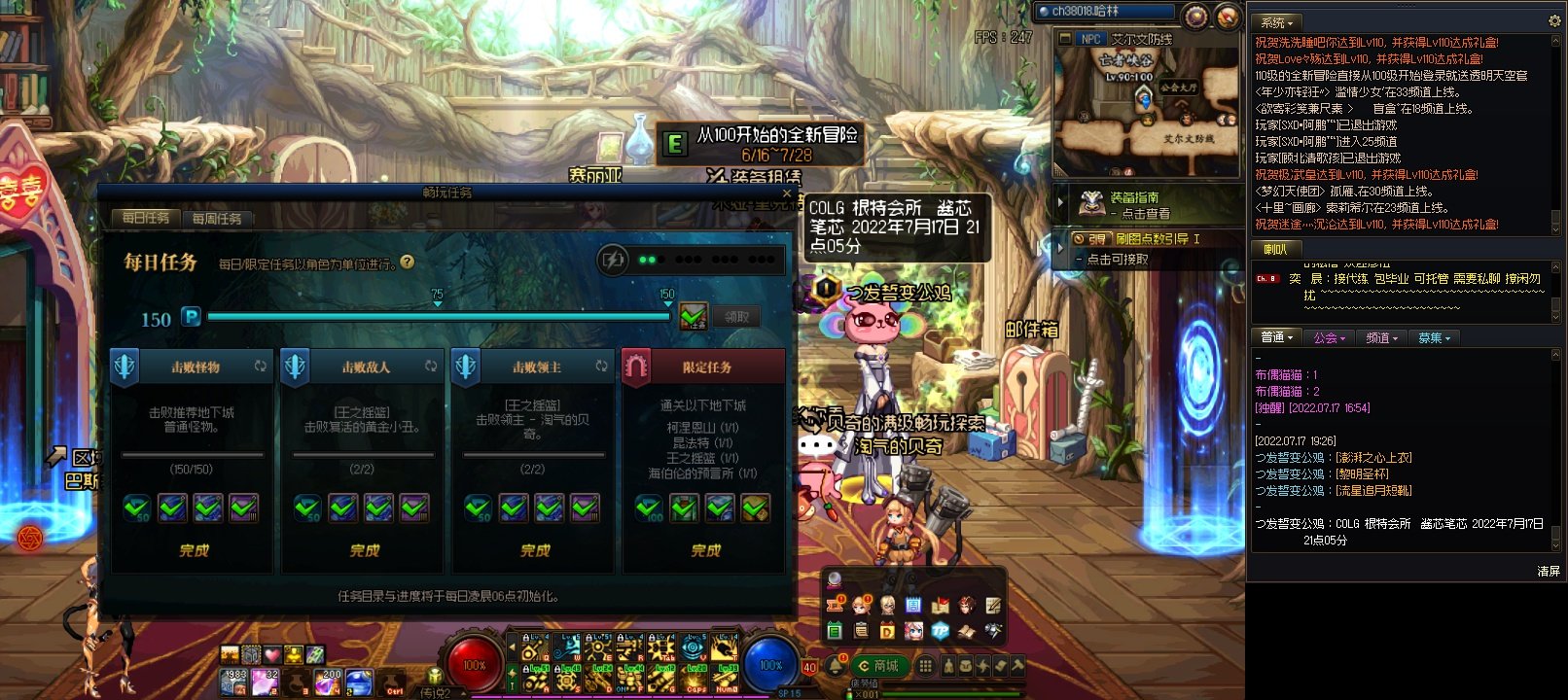
Task: Open the 装备指南 equipment guide entry
Action: pos(1138,205)
